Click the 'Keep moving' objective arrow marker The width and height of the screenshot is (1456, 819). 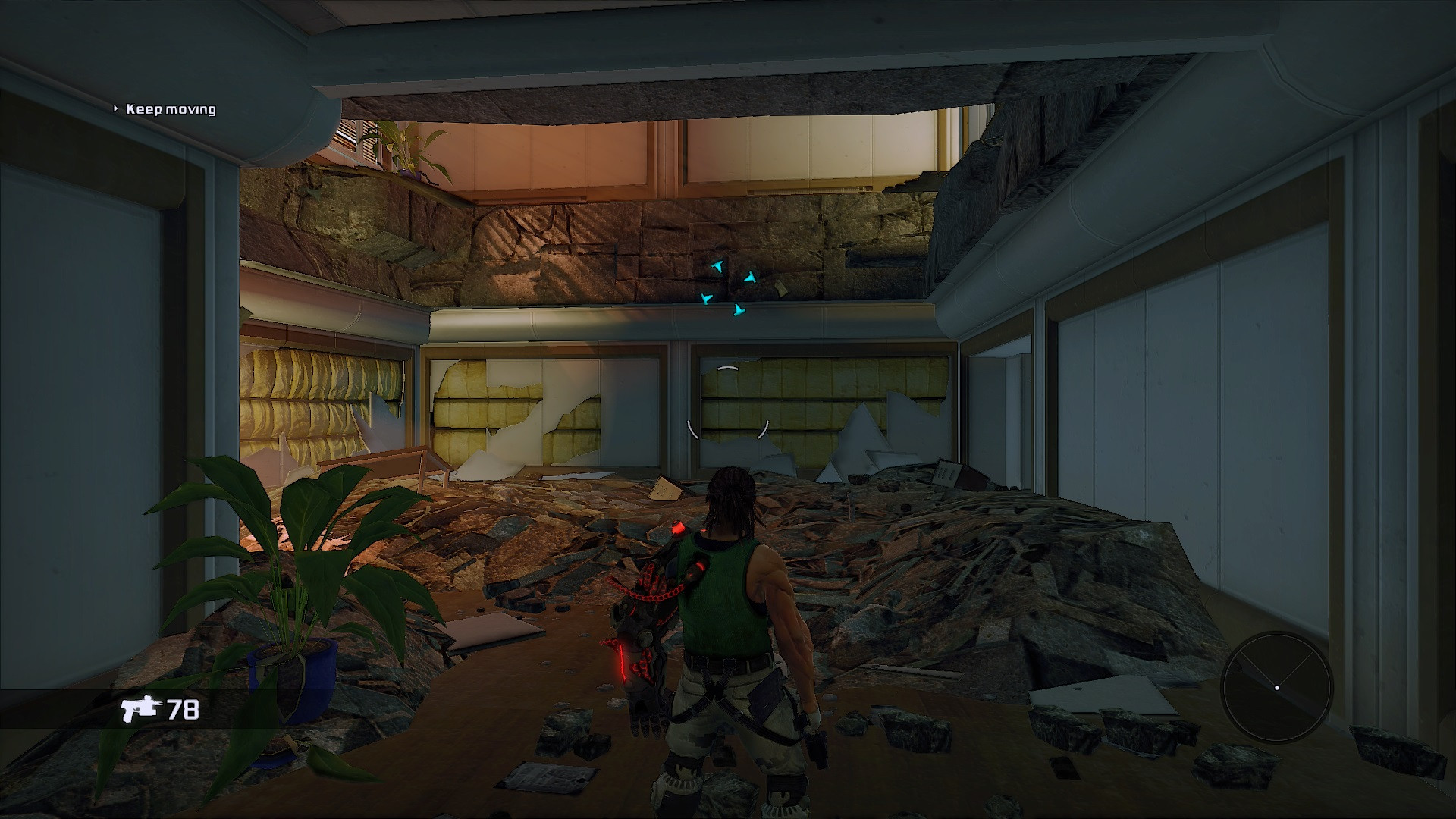point(117,108)
